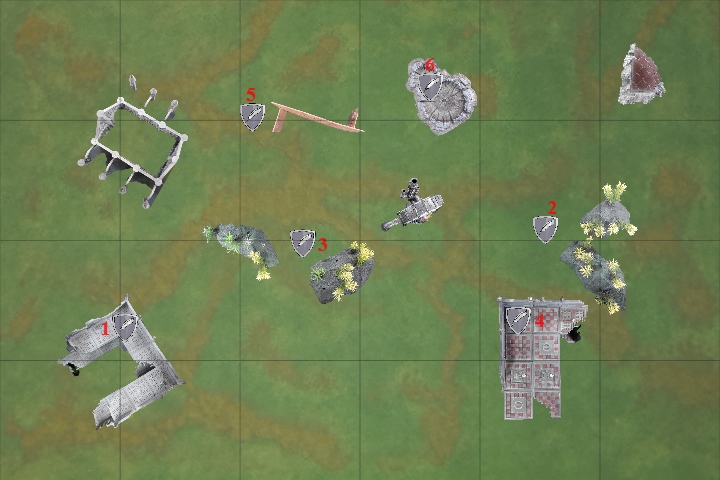Select shield marker 6 on the ruin
The width and height of the screenshot is (720, 480).
point(431,85)
